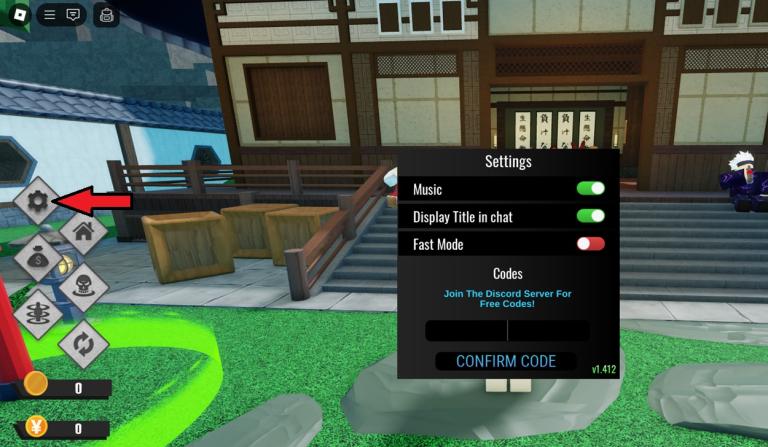The width and height of the screenshot is (768, 447).
Task: Open the Roblox logo menu
Action: click(x=19, y=15)
